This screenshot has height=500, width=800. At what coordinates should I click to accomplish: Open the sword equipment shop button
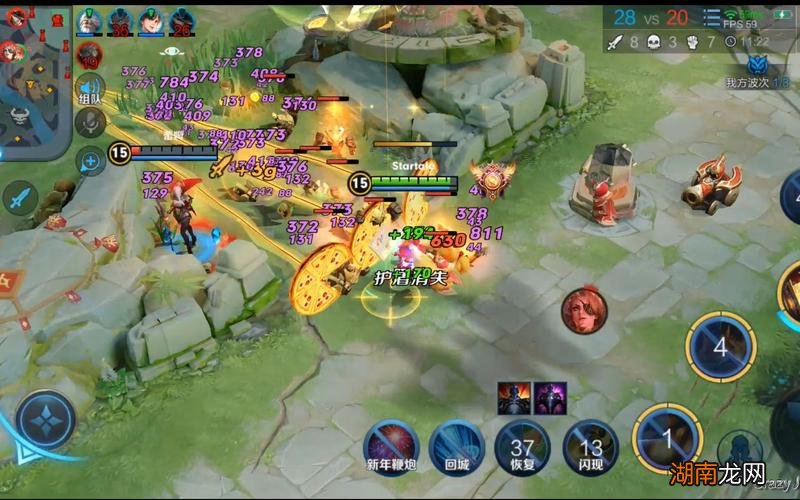tap(19, 199)
